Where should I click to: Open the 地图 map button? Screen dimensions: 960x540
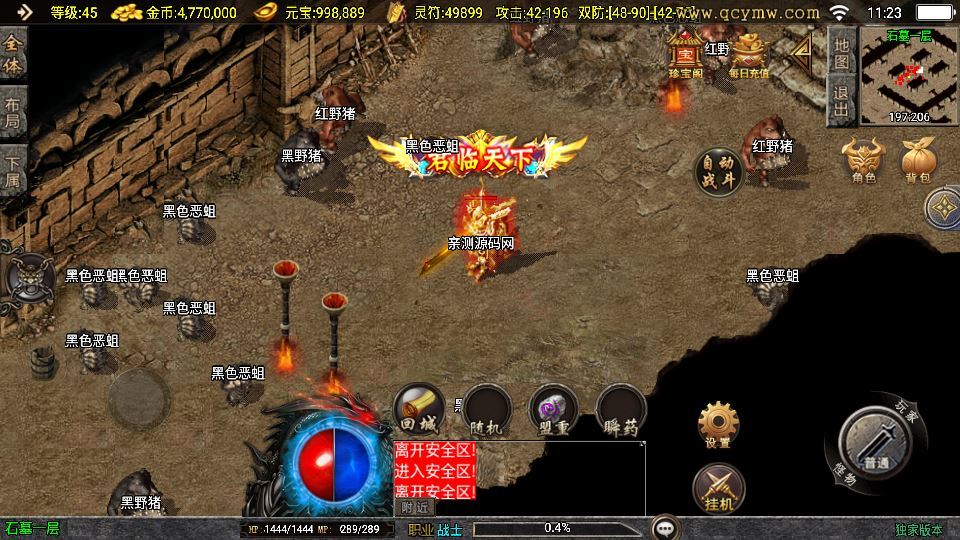842,54
